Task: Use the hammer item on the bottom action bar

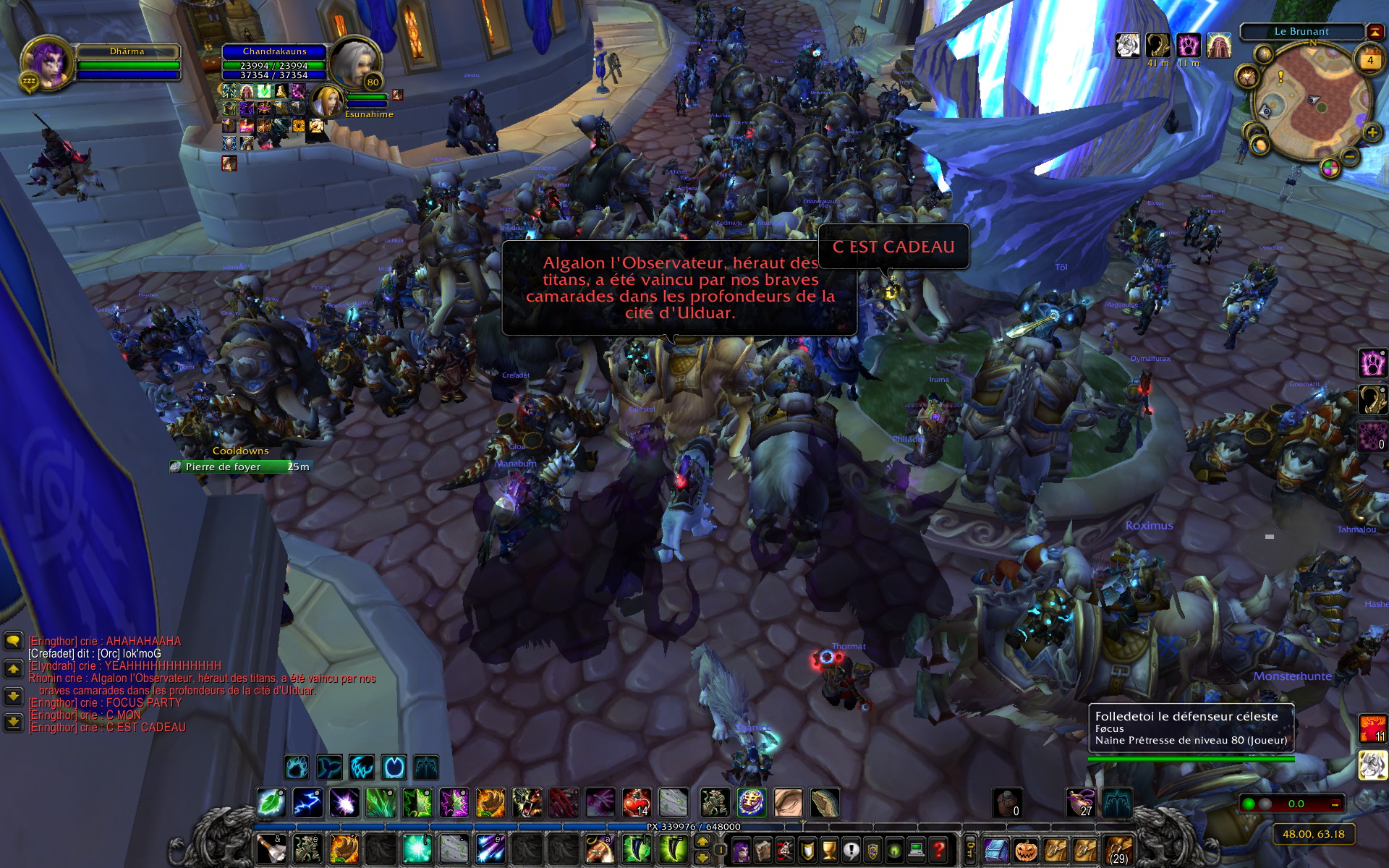Action: (271, 849)
